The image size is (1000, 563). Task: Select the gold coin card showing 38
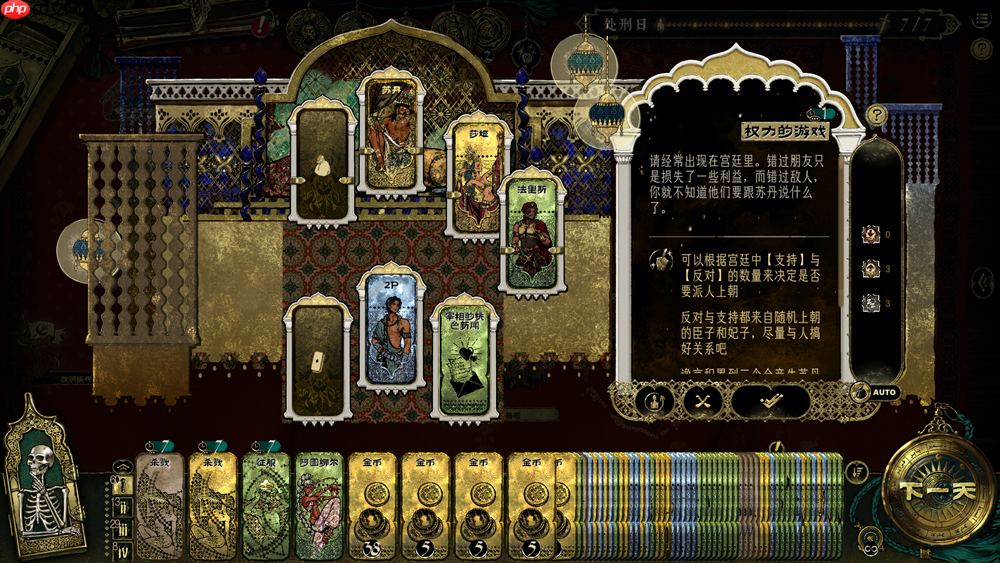tap(372, 505)
